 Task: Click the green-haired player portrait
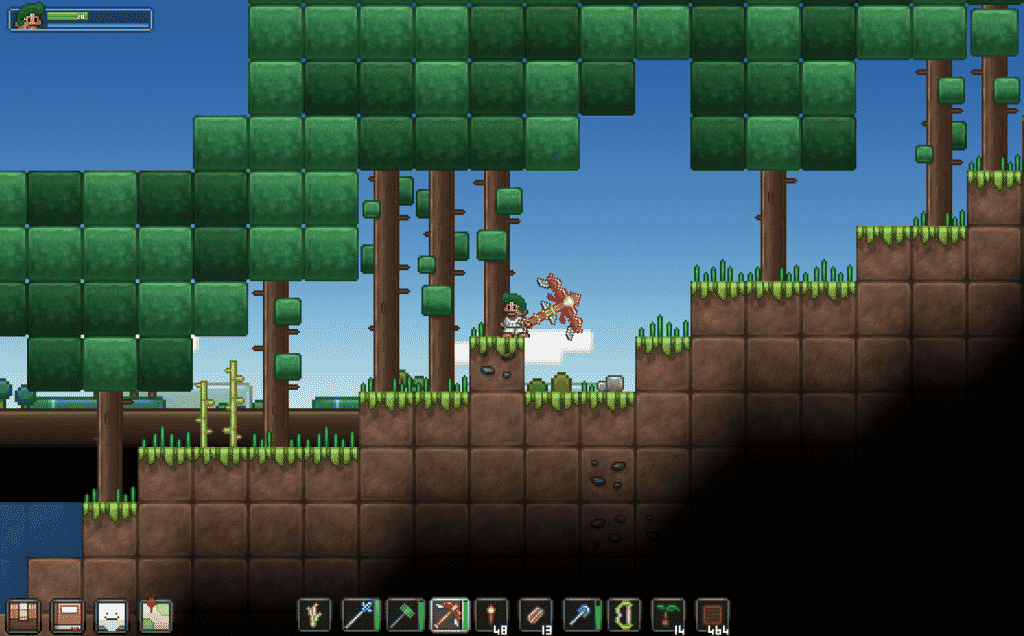pos(28,18)
